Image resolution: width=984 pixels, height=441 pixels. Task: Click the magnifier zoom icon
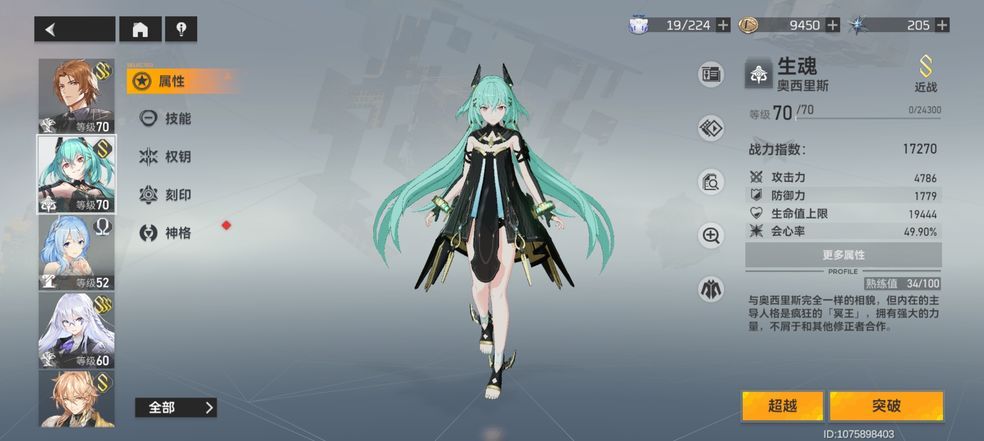[x=711, y=235]
